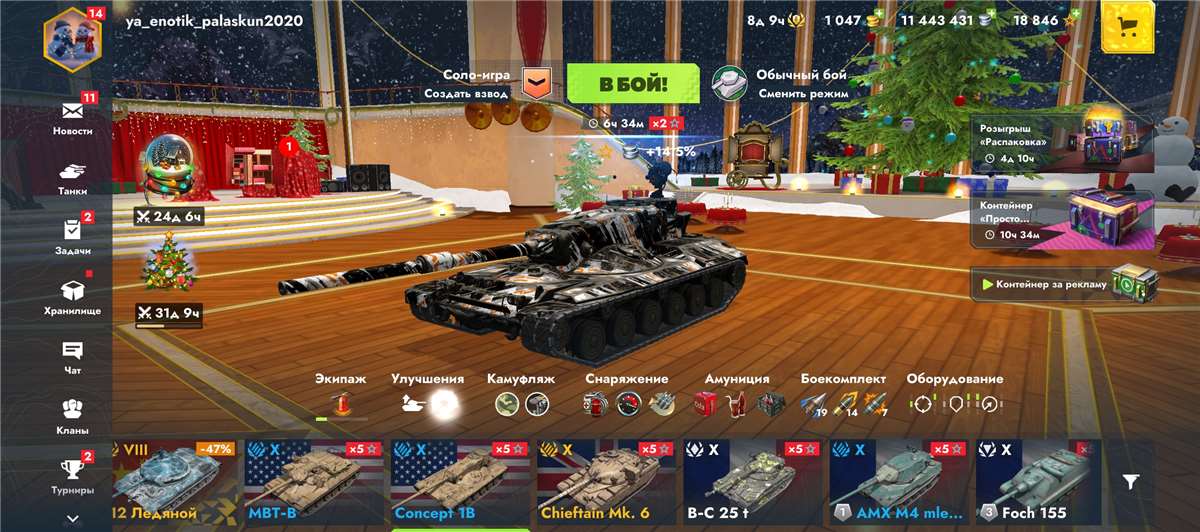
Task: Open the Чат chat panel
Action: (x=72, y=356)
